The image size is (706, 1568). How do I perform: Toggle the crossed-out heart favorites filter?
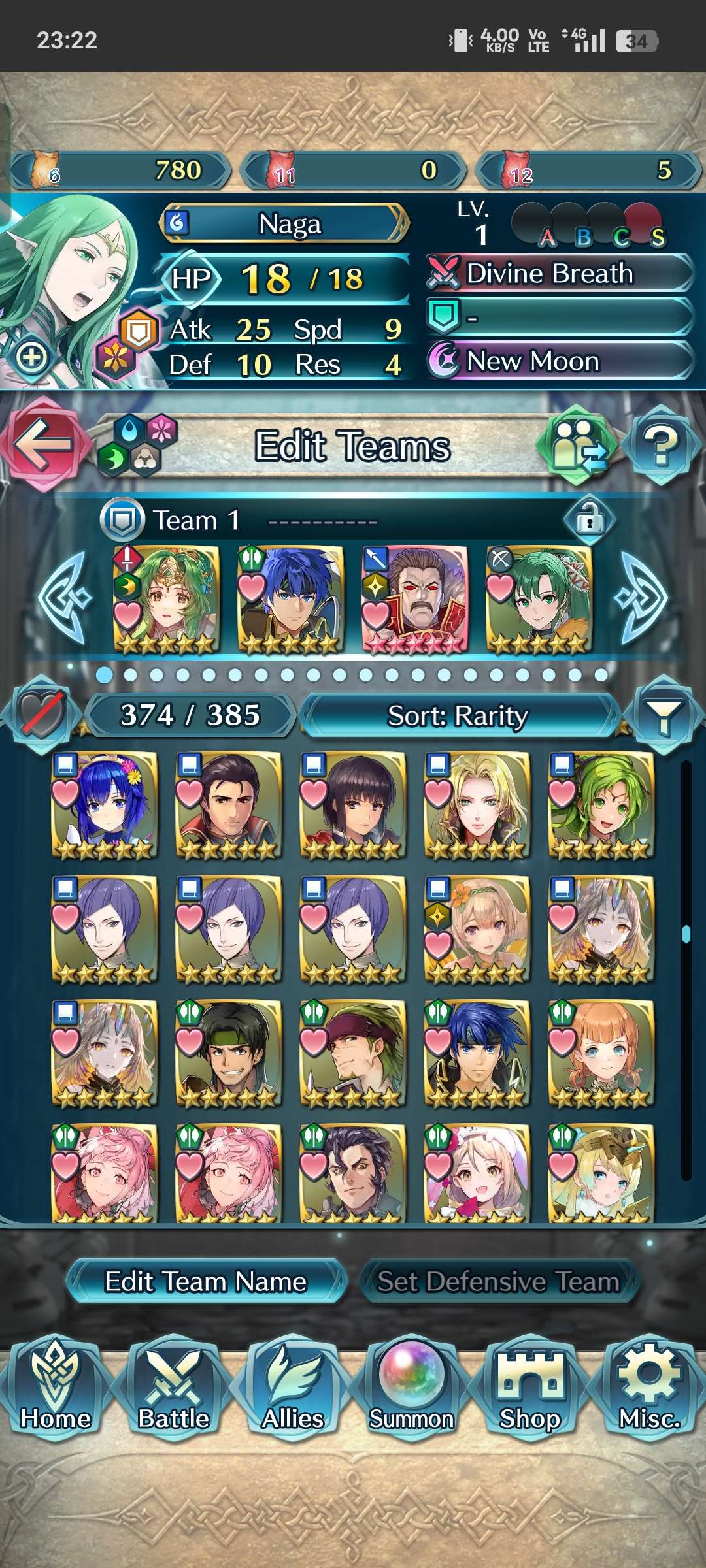[x=42, y=715]
